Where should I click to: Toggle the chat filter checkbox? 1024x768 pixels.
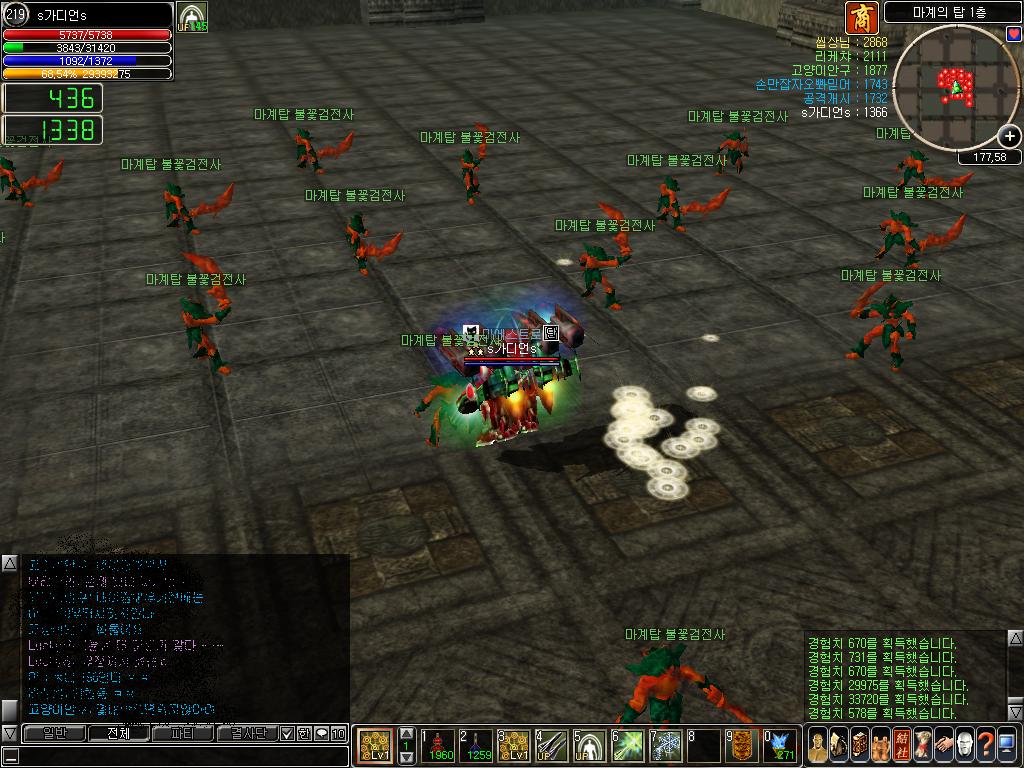(x=288, y=734)
